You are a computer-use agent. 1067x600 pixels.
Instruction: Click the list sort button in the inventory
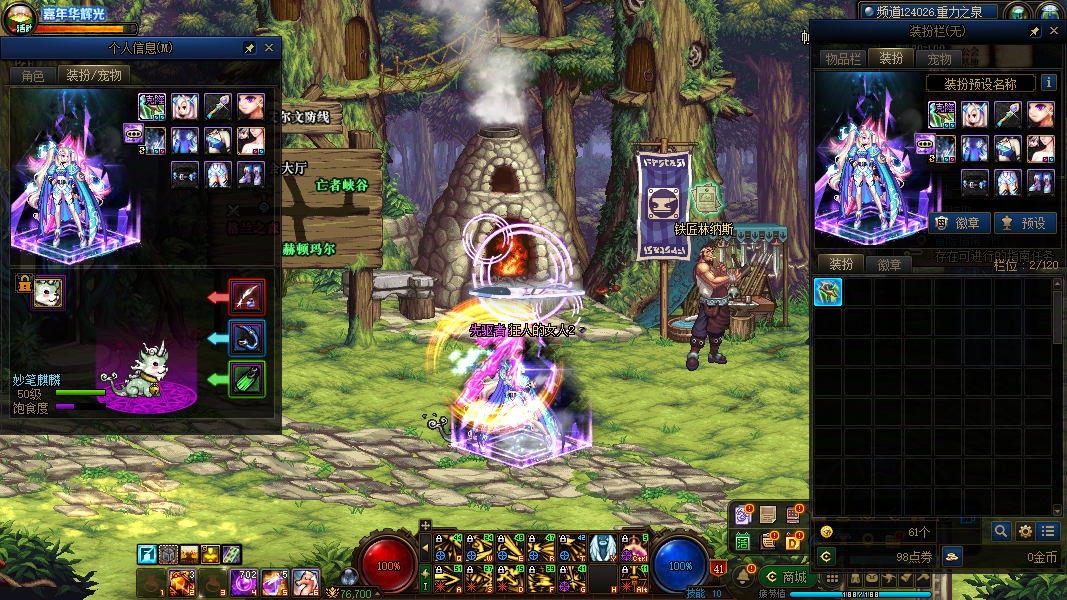(x=1047, y=532)
